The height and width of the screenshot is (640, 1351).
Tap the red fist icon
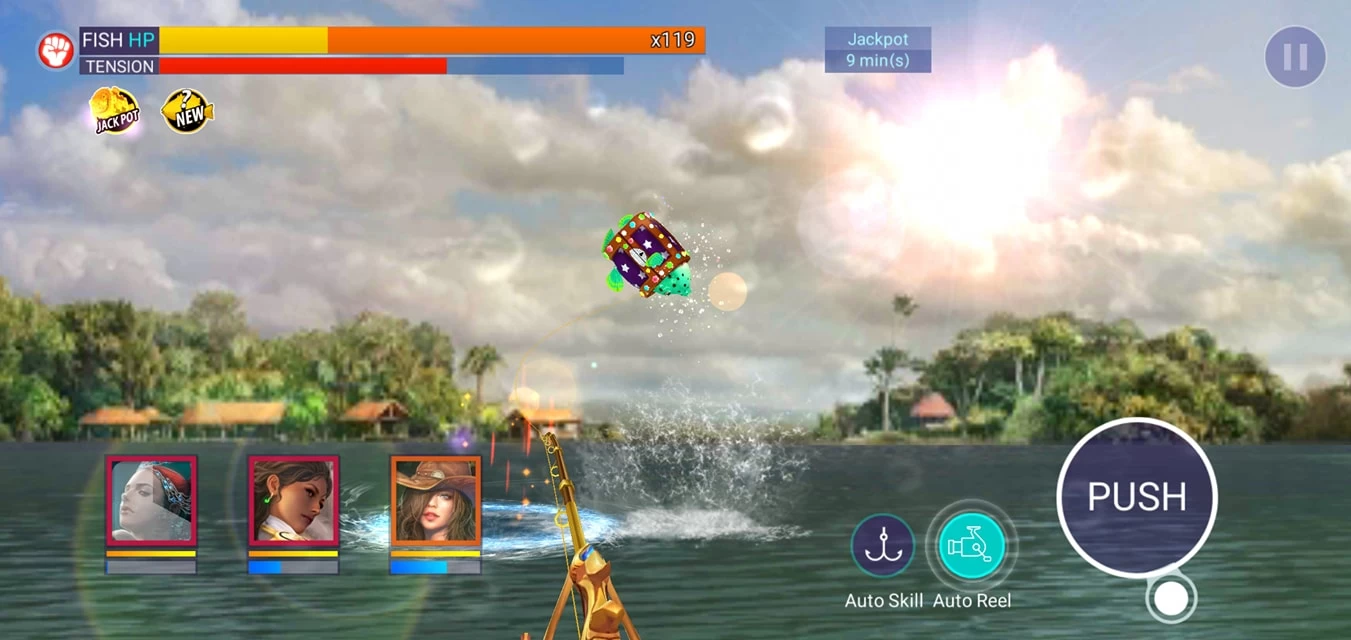point(56,51)
